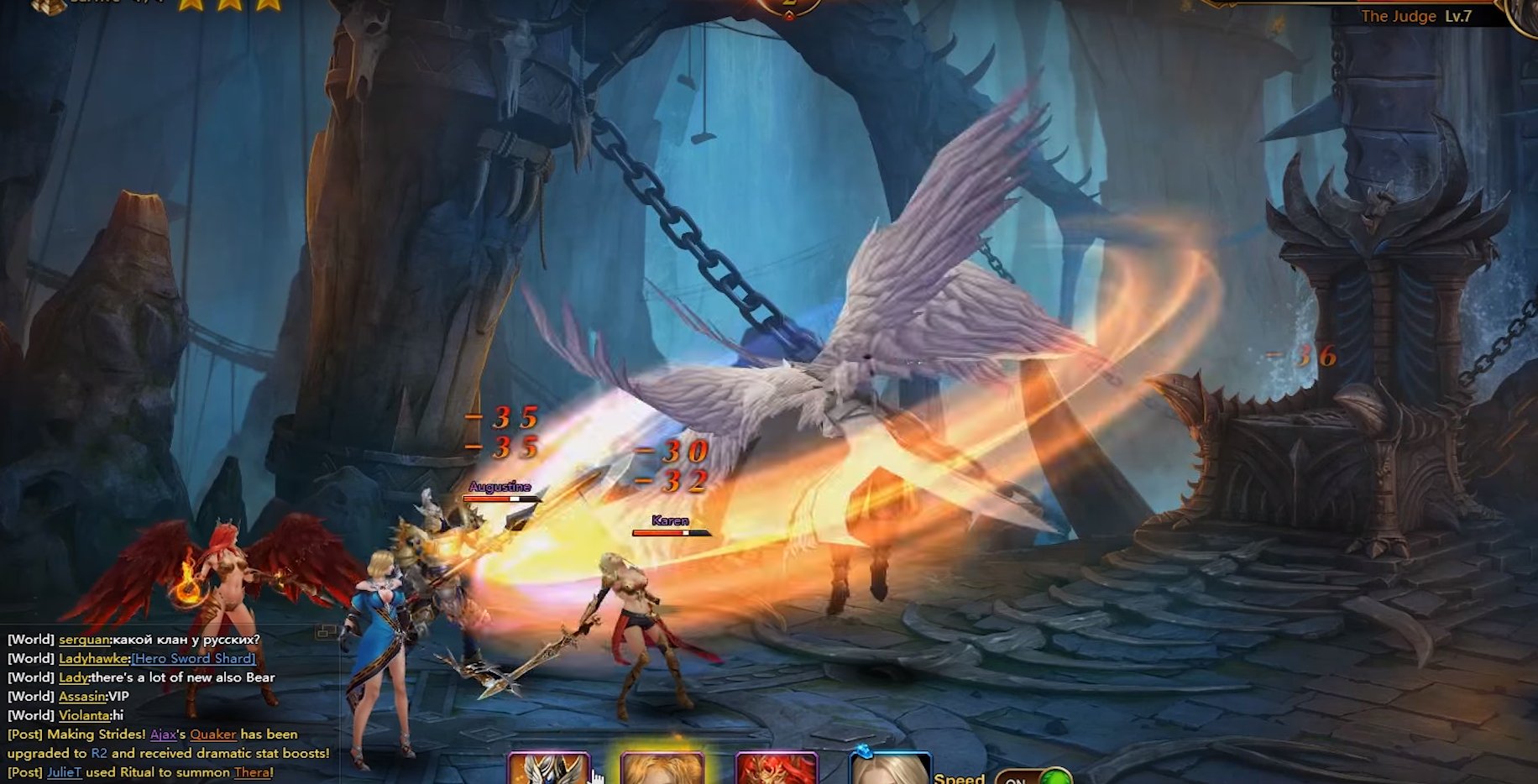Image resolution: width=1538 pixels, height=784 pixels.
Task: Select the winged-helmet knight hero portrait
Action: coord(549,770)
